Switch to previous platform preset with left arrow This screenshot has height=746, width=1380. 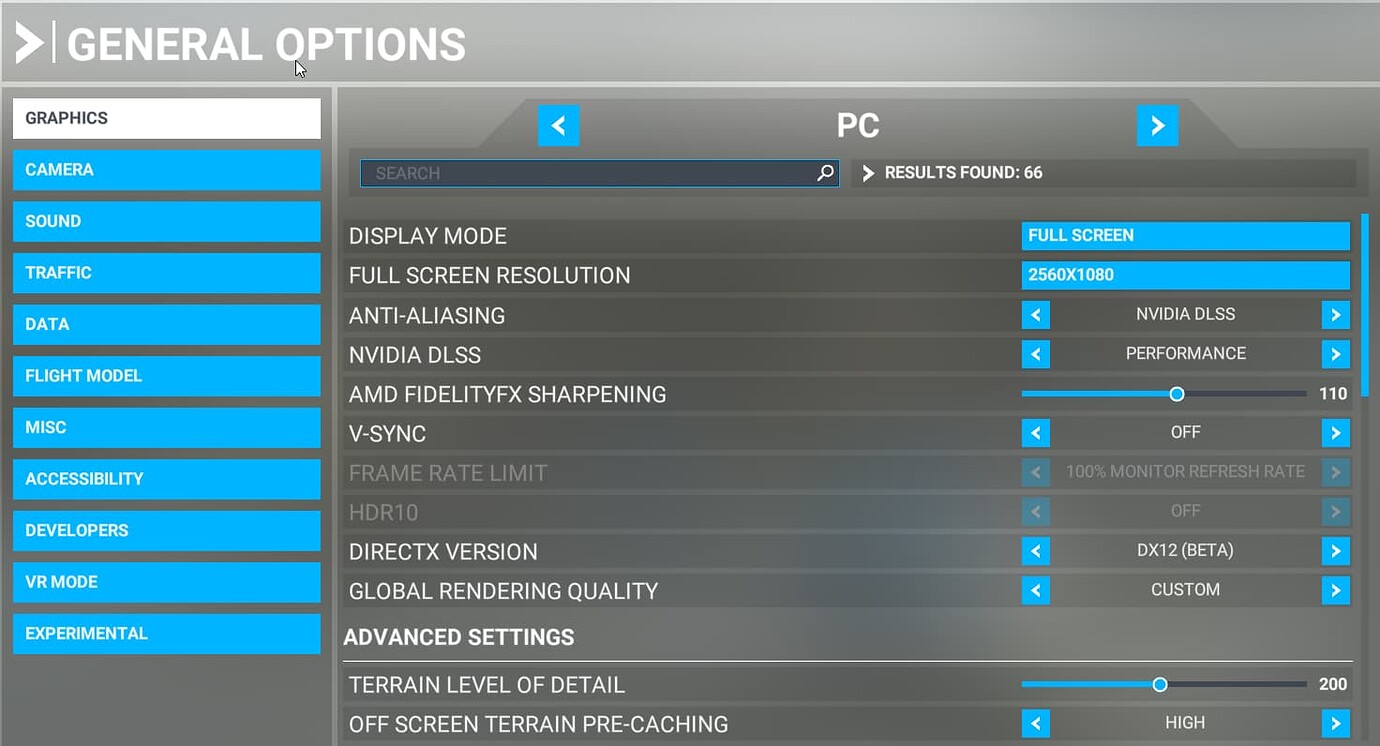[x=559, y=125]
